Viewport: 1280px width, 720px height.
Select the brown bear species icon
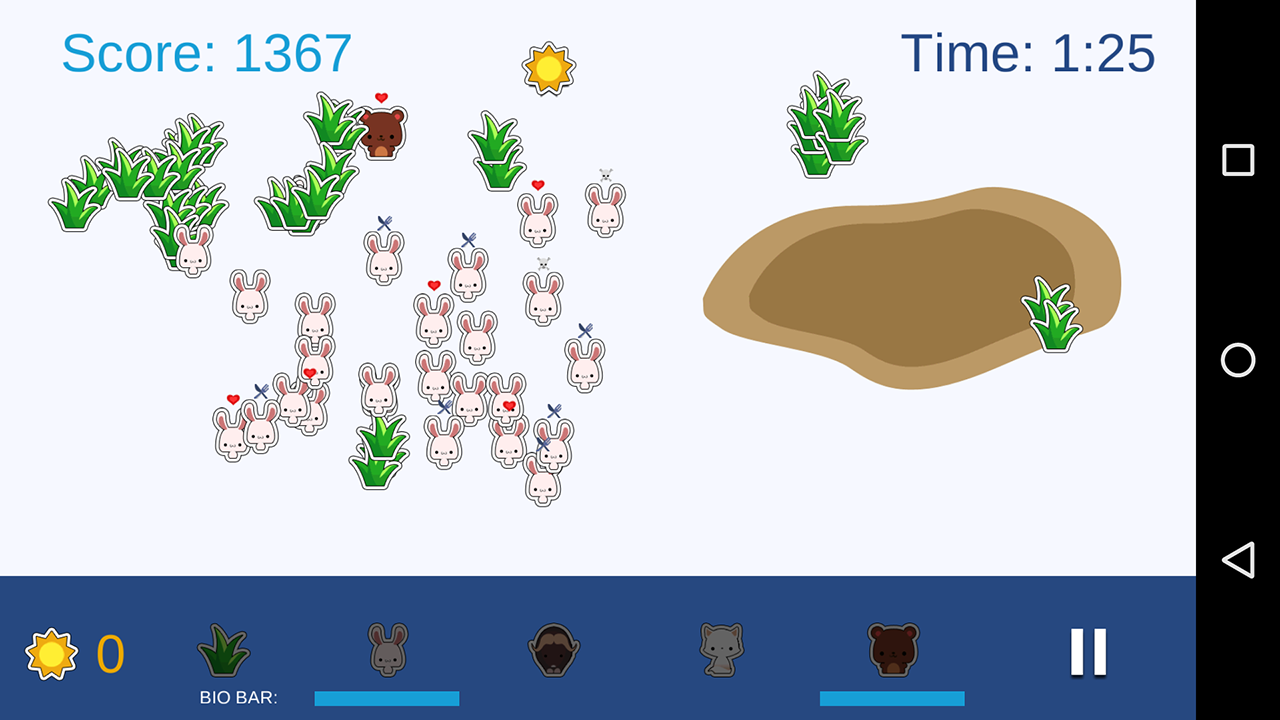click(x=892, y=650)
